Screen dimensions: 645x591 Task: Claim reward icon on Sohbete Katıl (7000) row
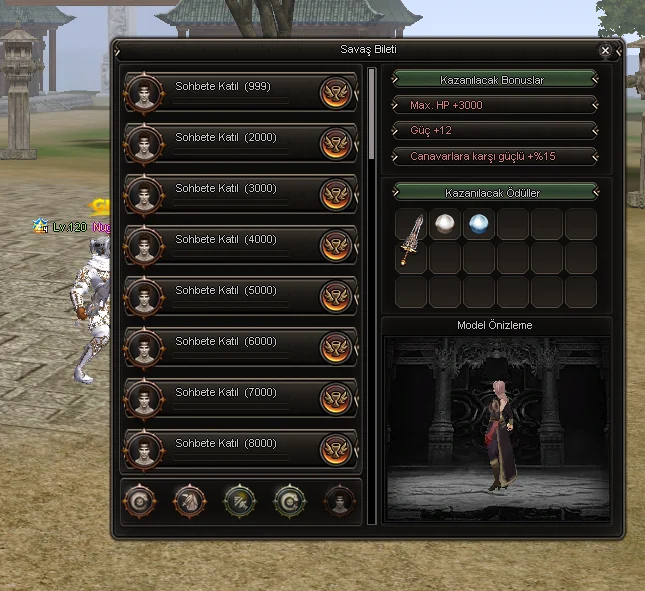(x=336, y=398)
